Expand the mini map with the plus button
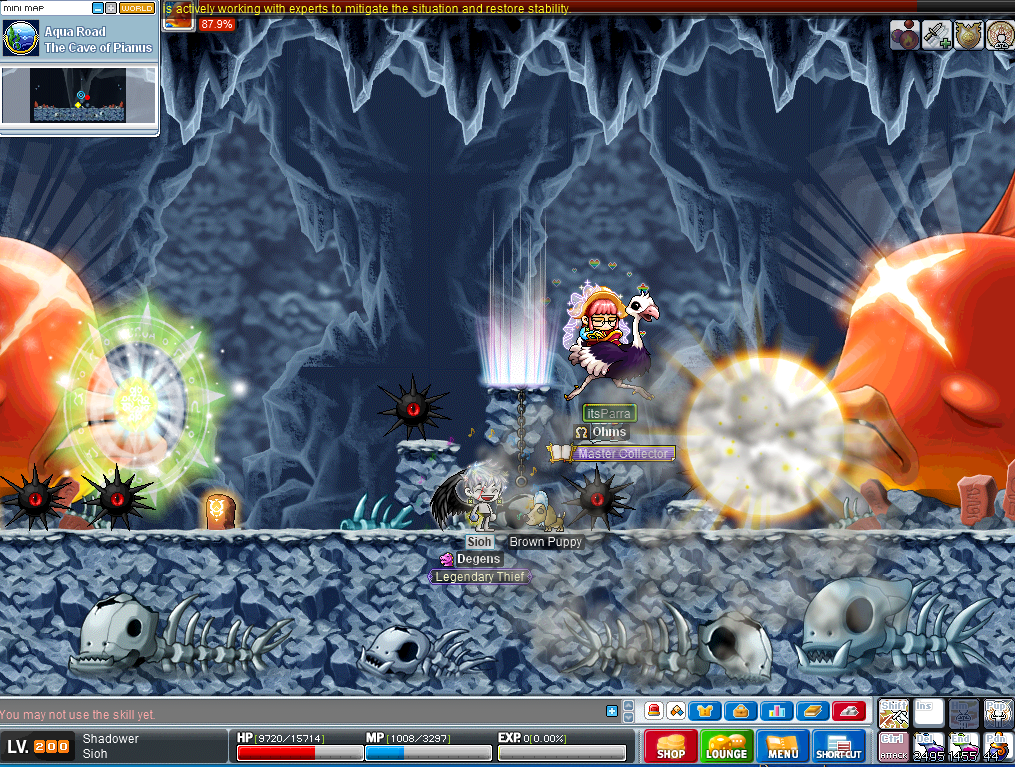The height and width of the screenshot is (767, 1015). point(110,8)
